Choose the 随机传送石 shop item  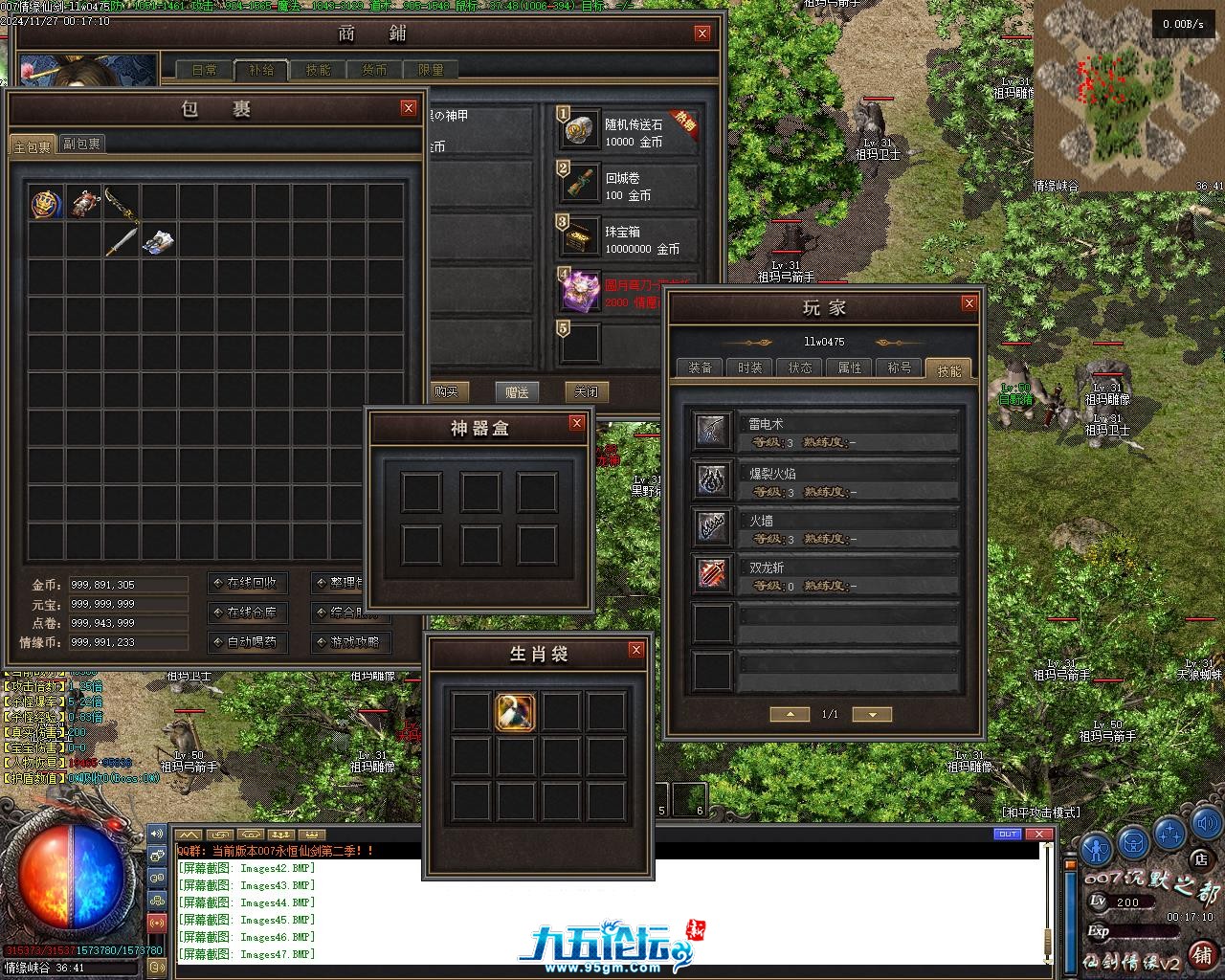(627, 132)
